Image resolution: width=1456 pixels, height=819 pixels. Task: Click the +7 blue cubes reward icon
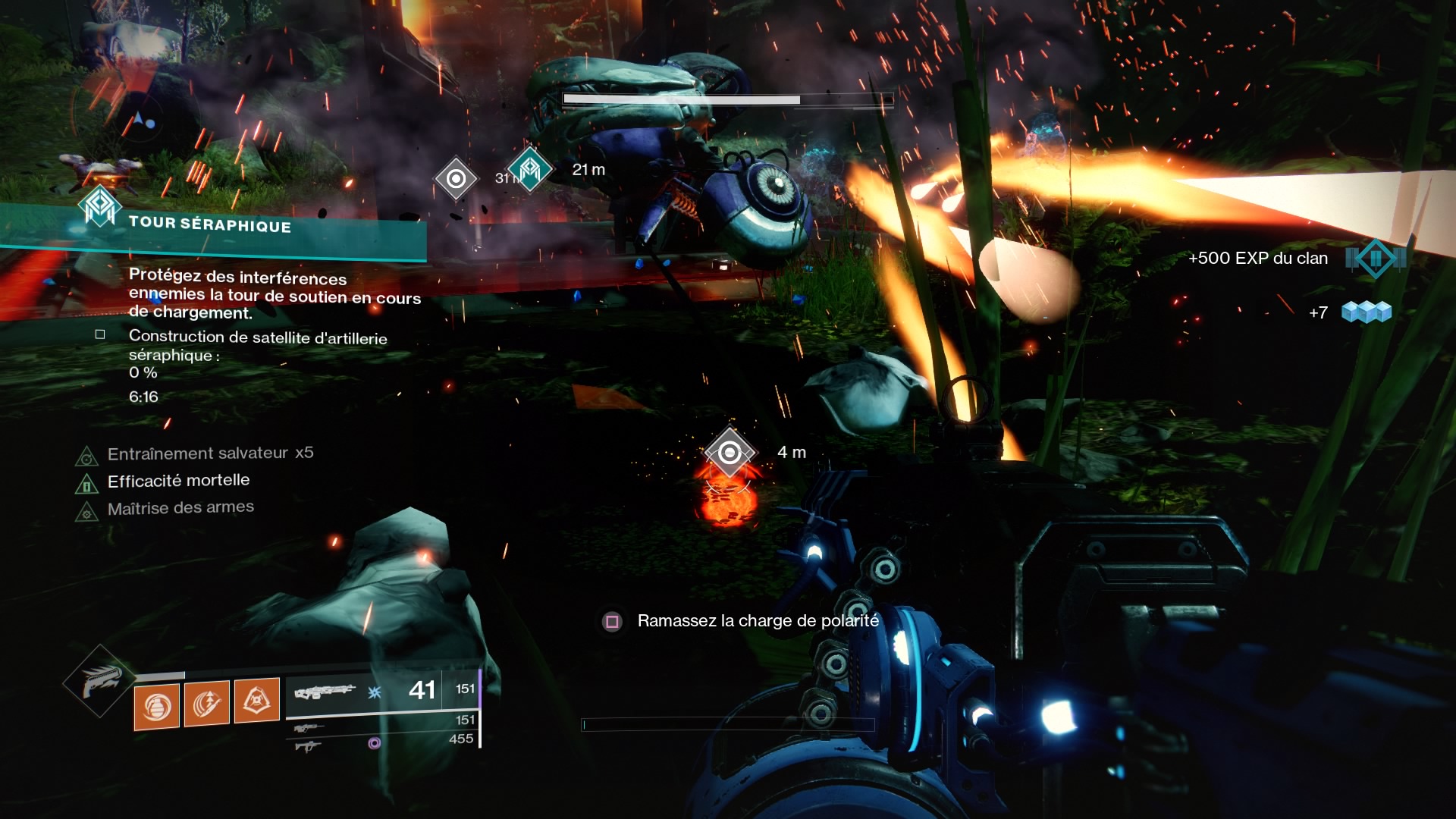coord(1366,312)
